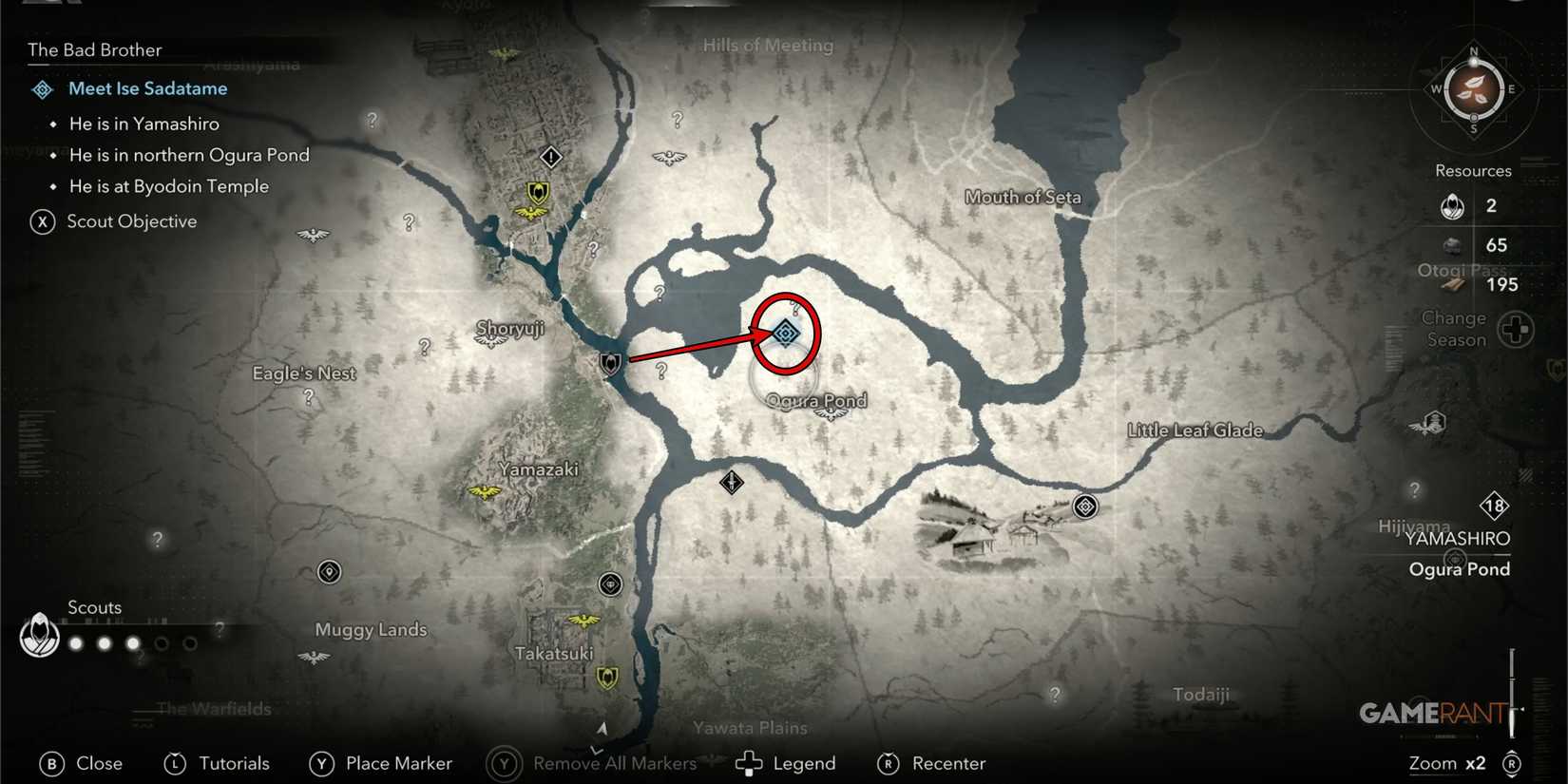The image size is (1568, 784).
Task: Click the black crossroads marker south of Ogura Pond
Action: [x=730, y=483]
